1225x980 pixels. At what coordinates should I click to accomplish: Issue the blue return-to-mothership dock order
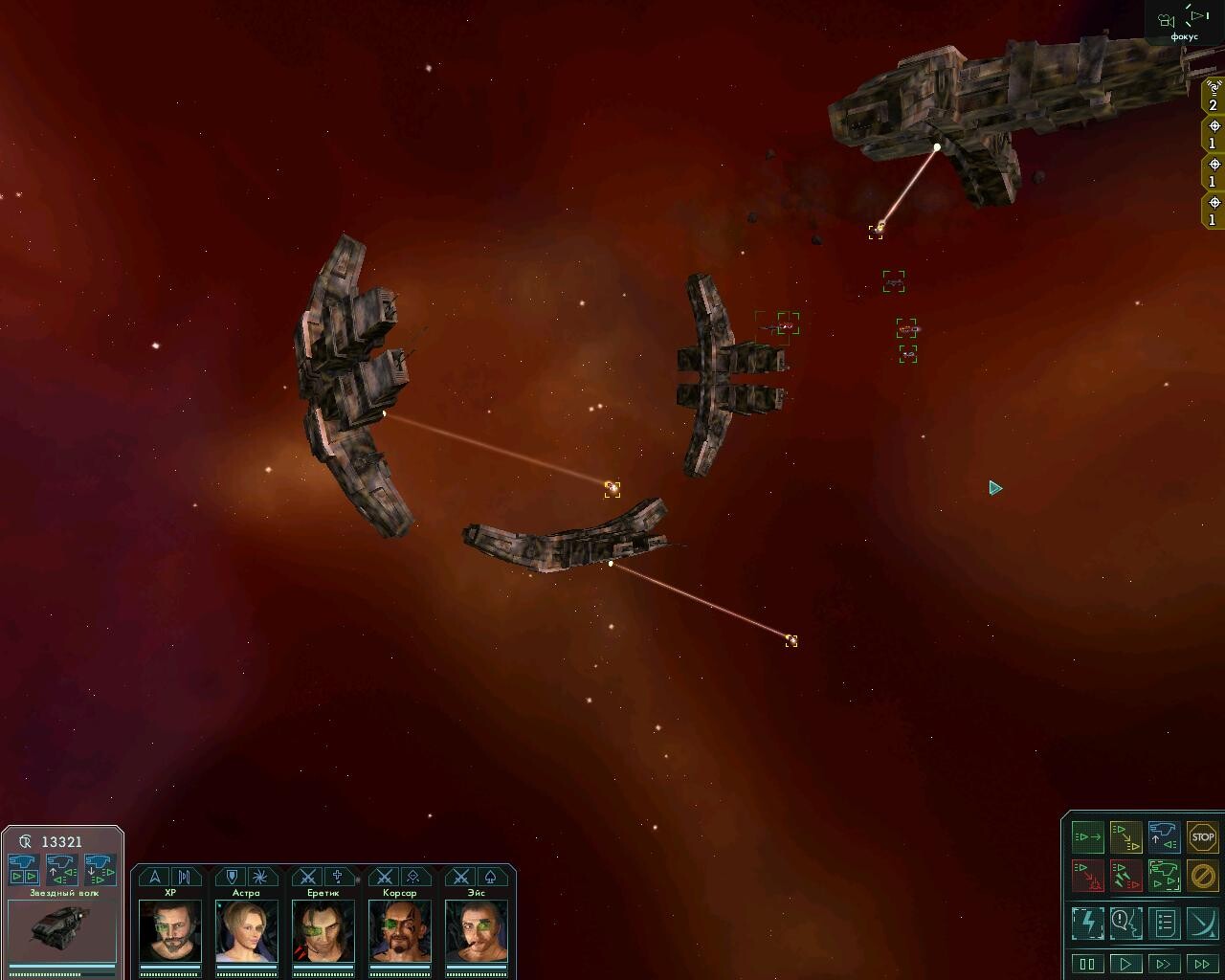pos(1164,837)
